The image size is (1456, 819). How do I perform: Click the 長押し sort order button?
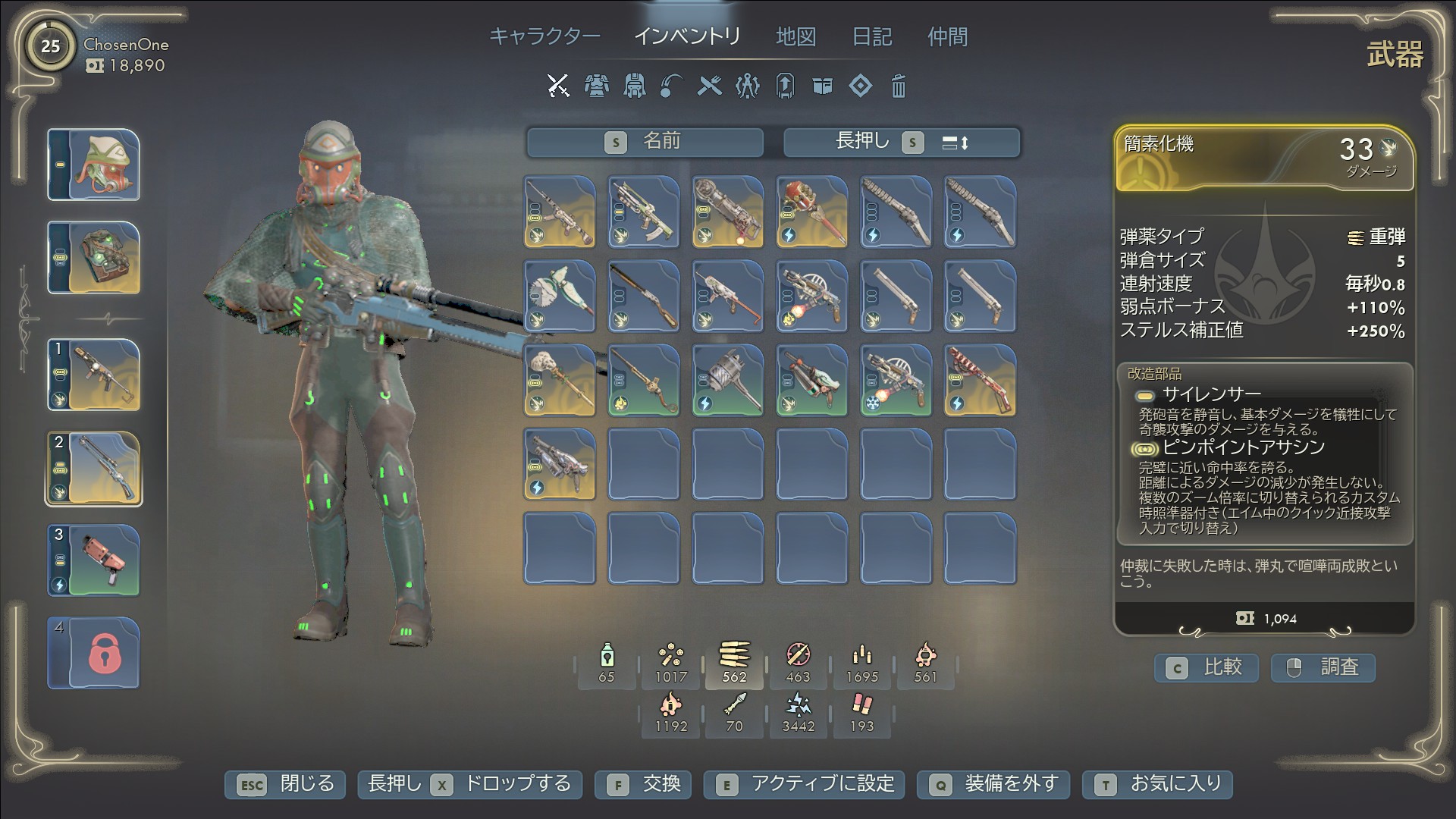tap(902, 142)
